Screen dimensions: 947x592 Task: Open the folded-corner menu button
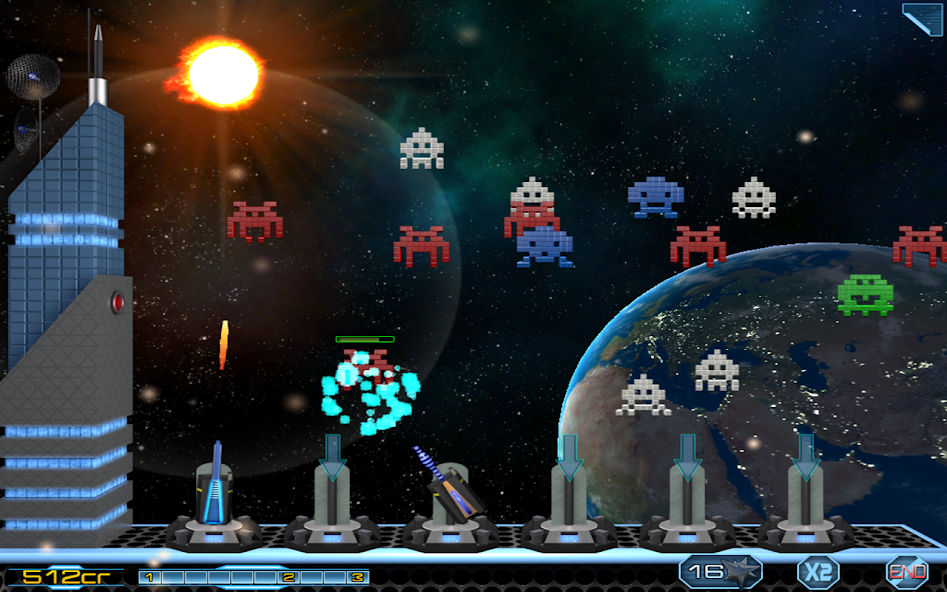pos(924,18)
